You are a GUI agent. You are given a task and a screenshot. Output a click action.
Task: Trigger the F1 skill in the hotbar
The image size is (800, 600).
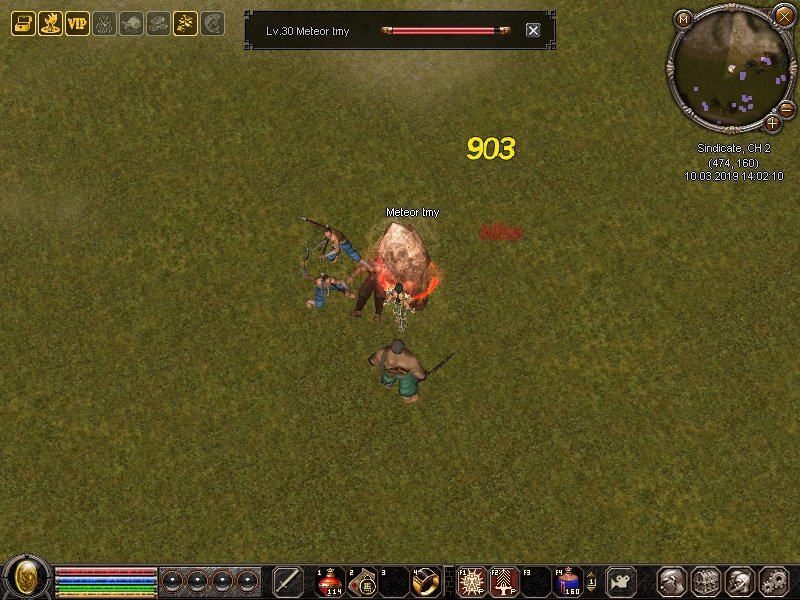pyautogui.click(x=473, y=581)
